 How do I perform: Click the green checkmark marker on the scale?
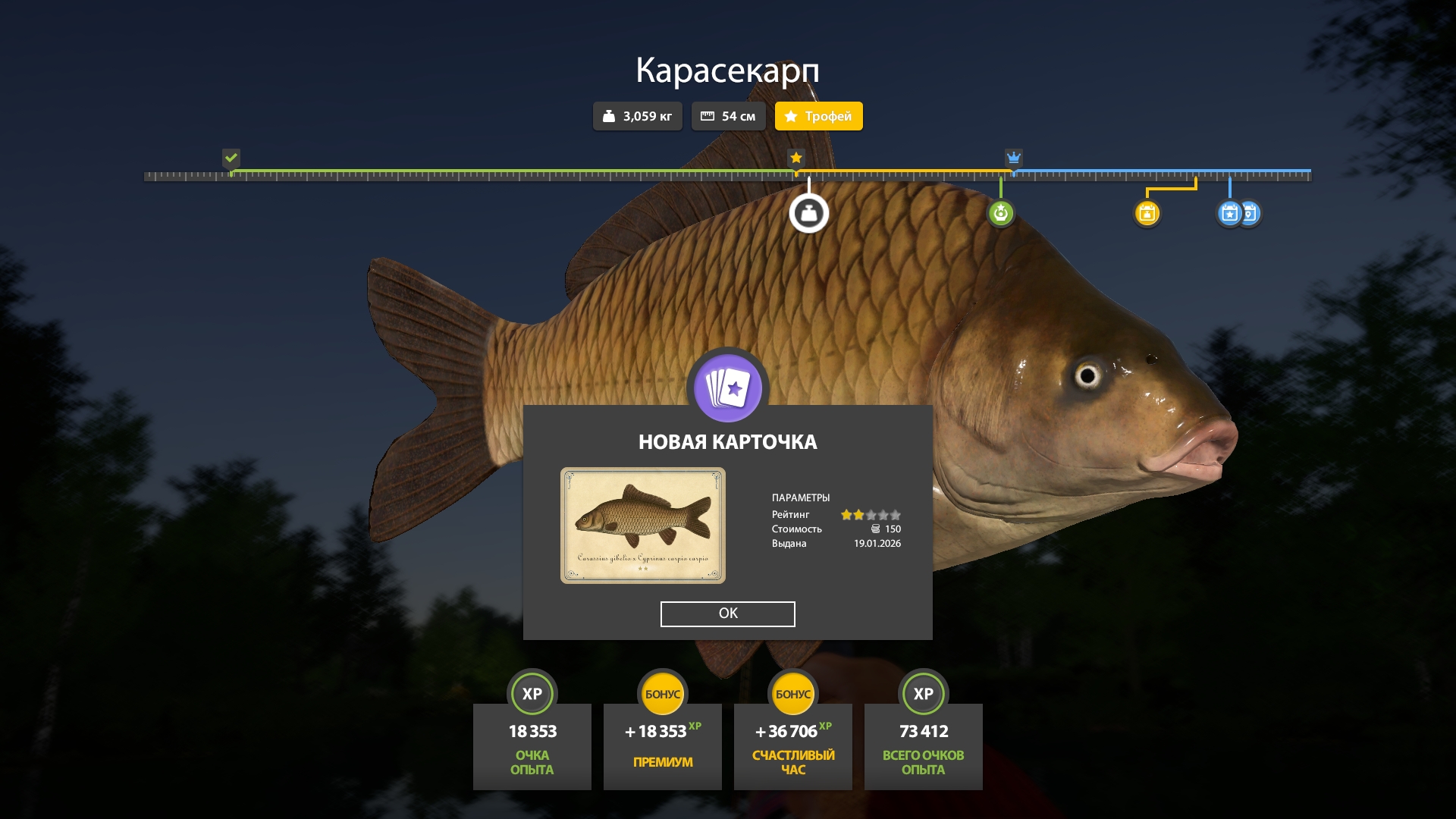(x=231, y=158)
